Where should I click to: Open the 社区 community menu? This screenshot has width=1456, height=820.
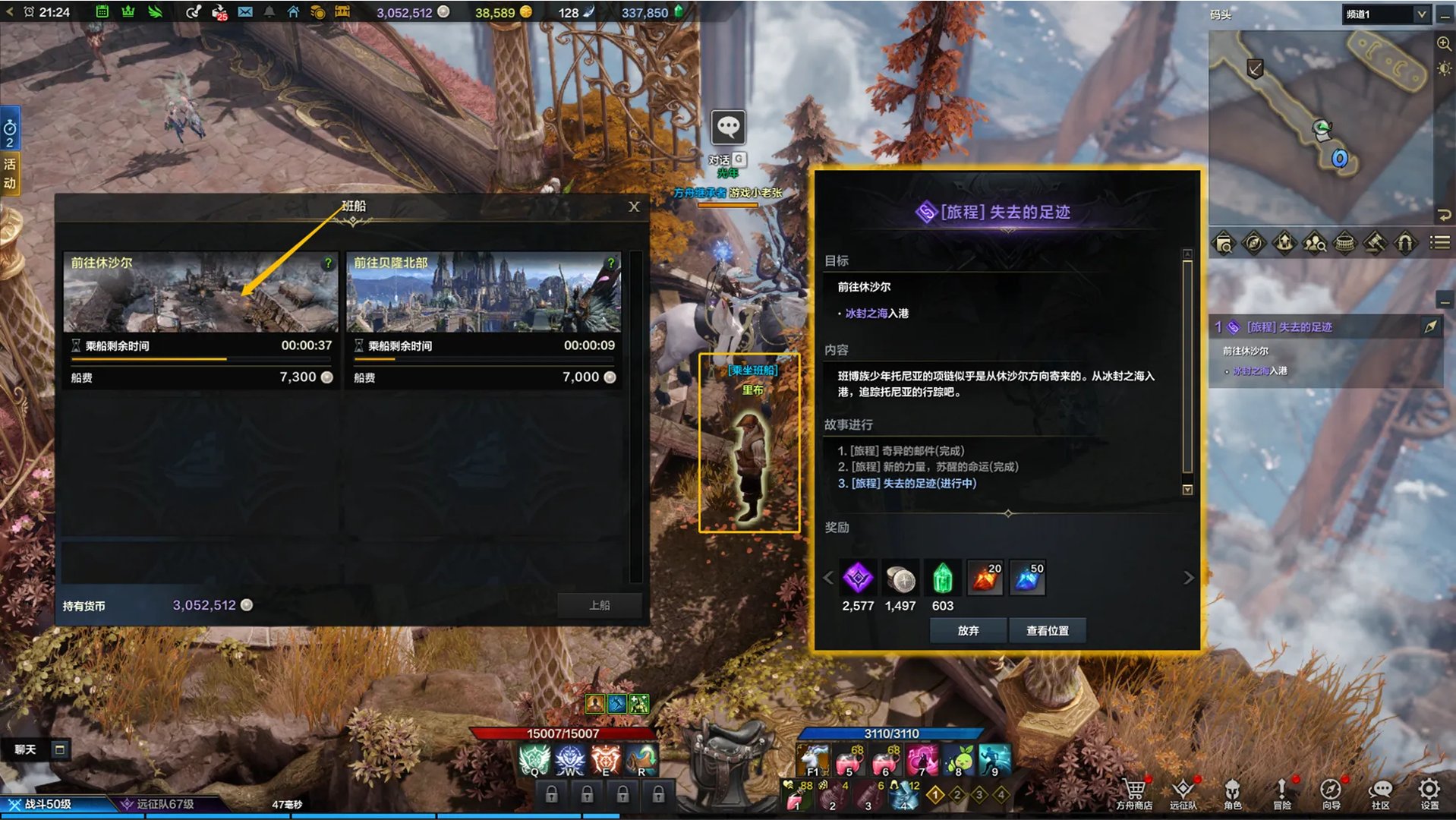(1380, 793)
